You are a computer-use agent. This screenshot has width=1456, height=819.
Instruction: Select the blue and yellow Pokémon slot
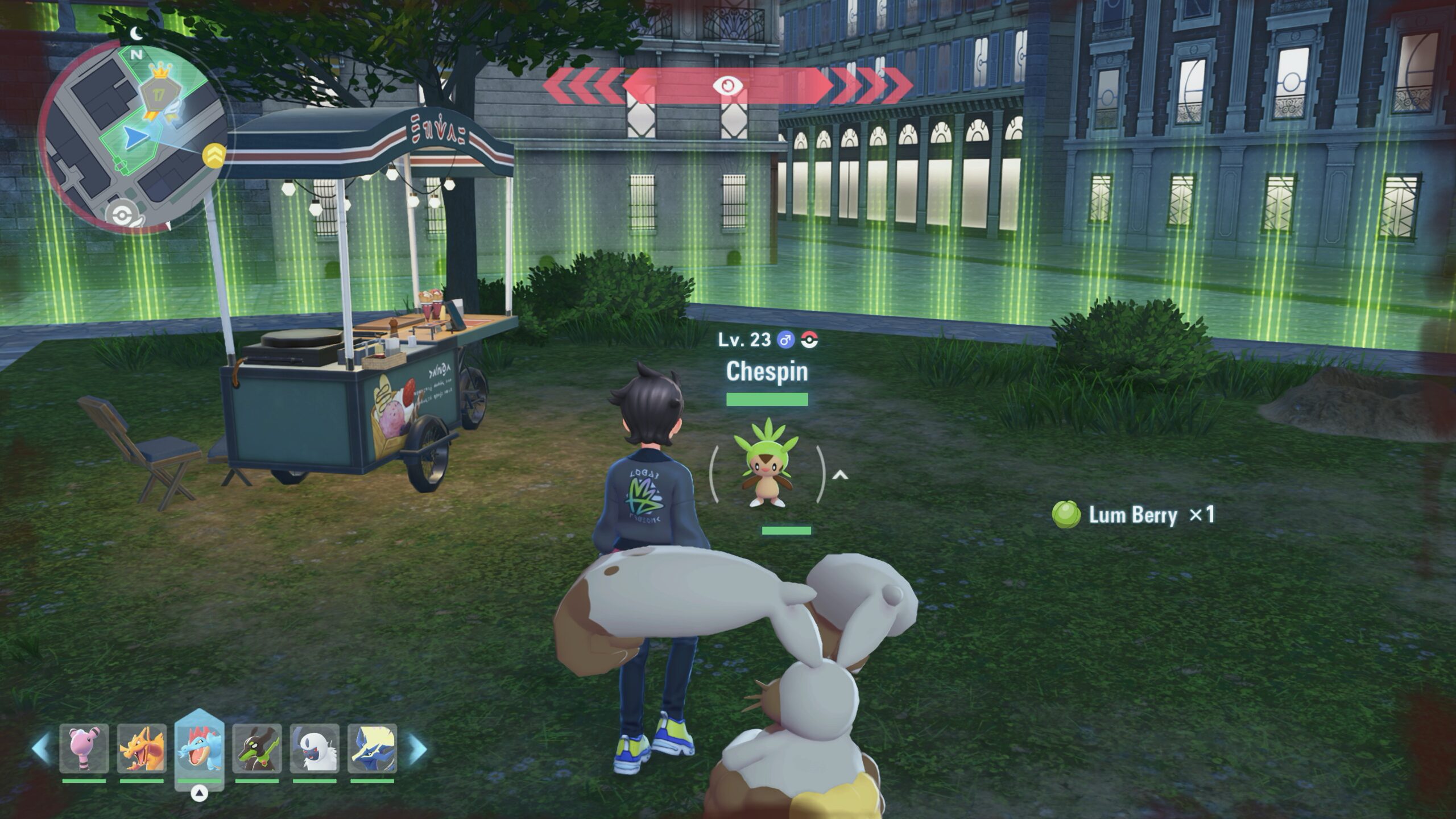point(372,748)
